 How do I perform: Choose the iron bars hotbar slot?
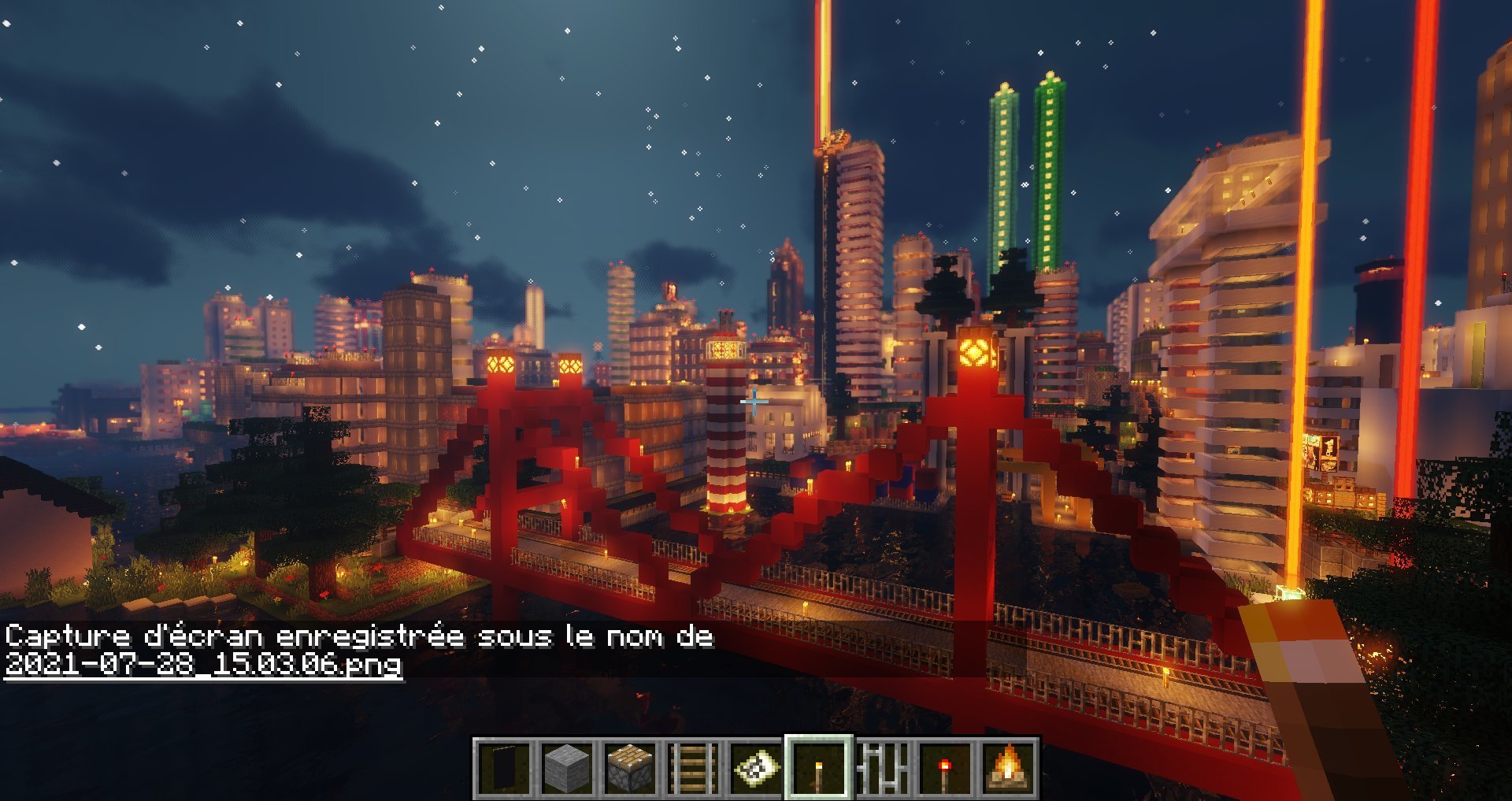pyautogui.click(x=882, y=768)
